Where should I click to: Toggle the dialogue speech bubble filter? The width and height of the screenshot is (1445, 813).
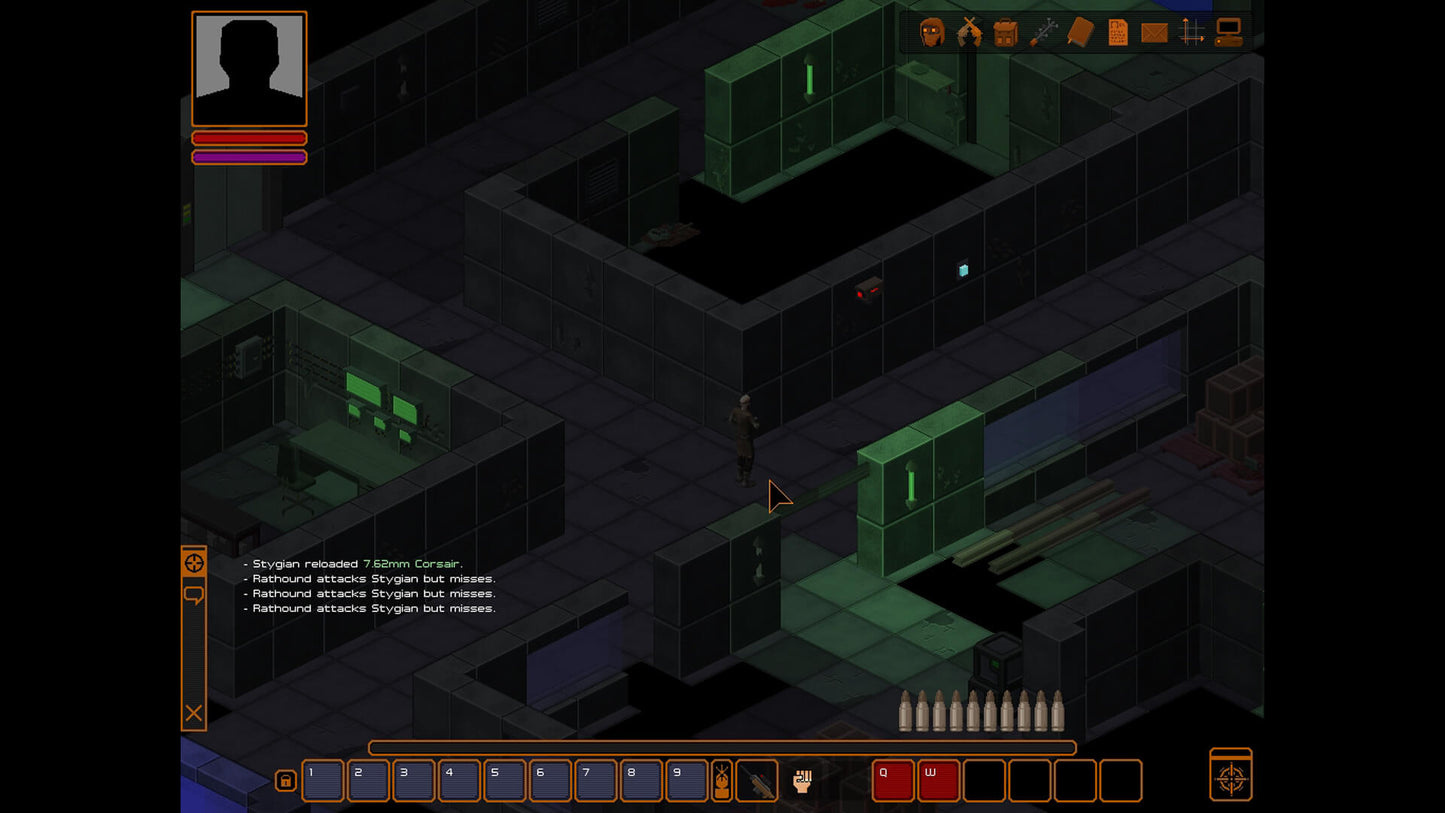click(193, 595)
